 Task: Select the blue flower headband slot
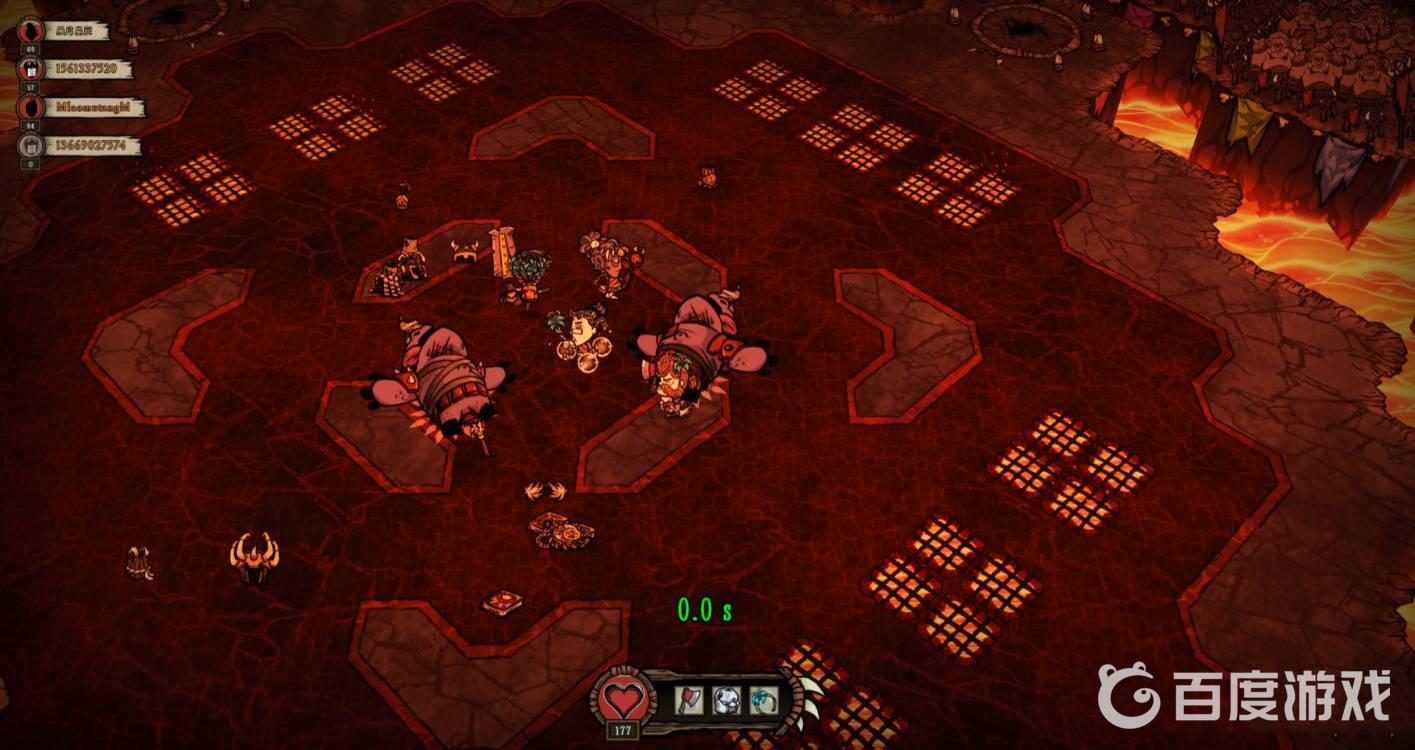click(763, 699)
